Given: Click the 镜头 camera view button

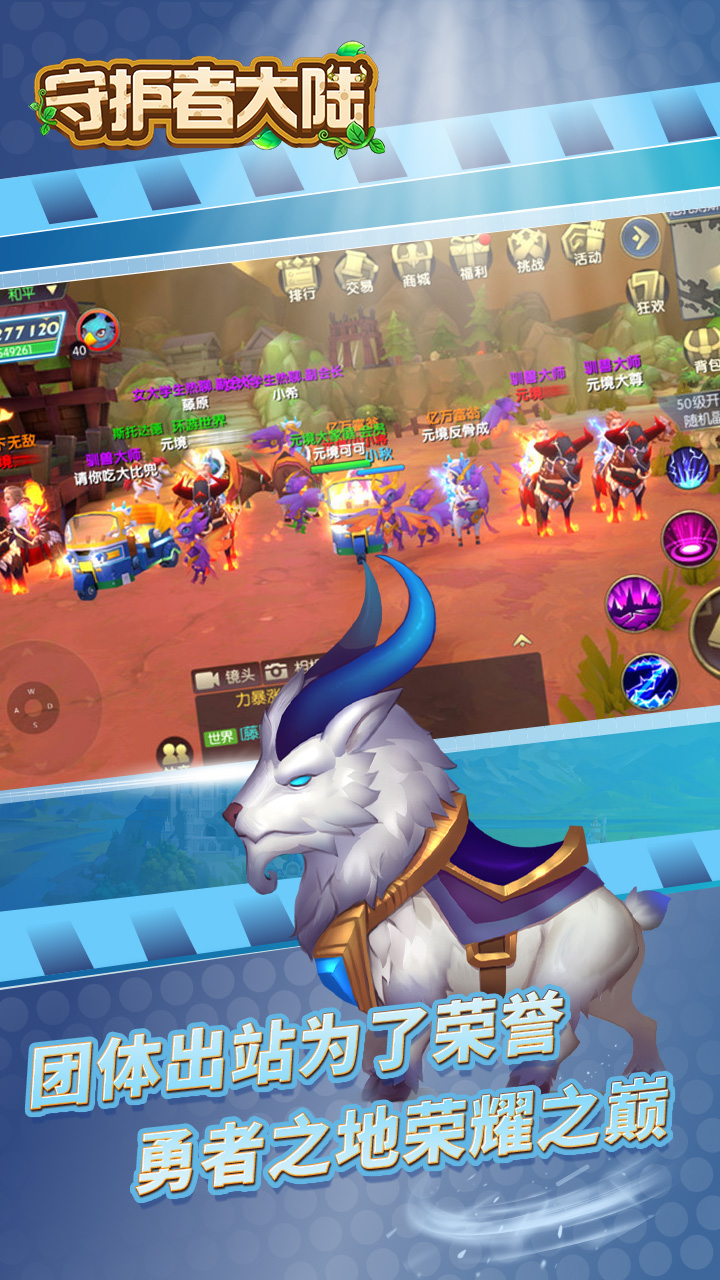Looking at the screenshot, I should tap(226, 677).
